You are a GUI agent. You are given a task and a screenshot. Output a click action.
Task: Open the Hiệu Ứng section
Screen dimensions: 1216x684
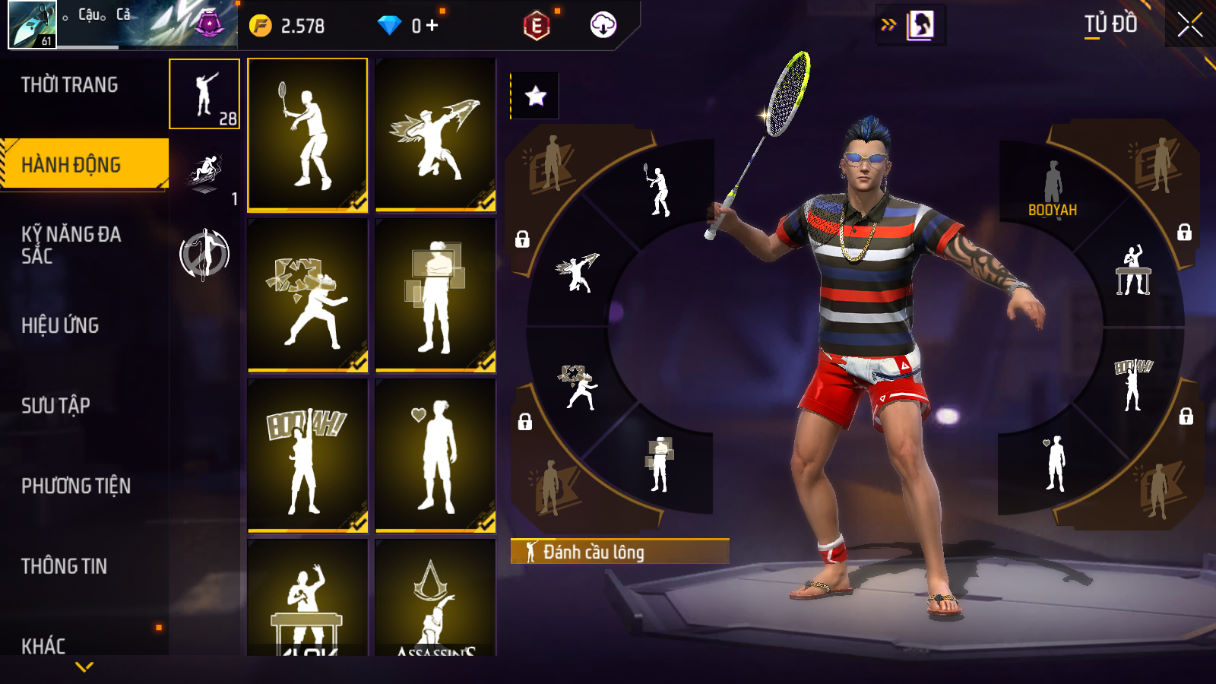(60, 325)
